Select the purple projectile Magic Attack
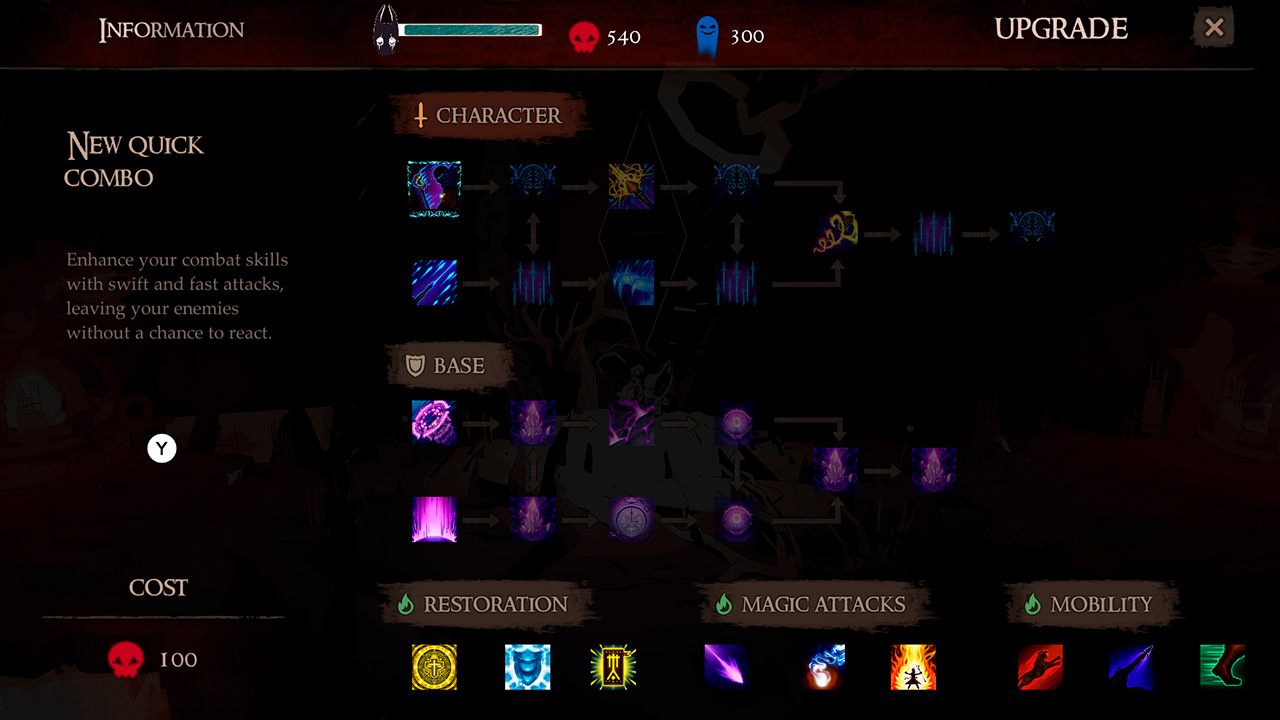 point(725,667)
